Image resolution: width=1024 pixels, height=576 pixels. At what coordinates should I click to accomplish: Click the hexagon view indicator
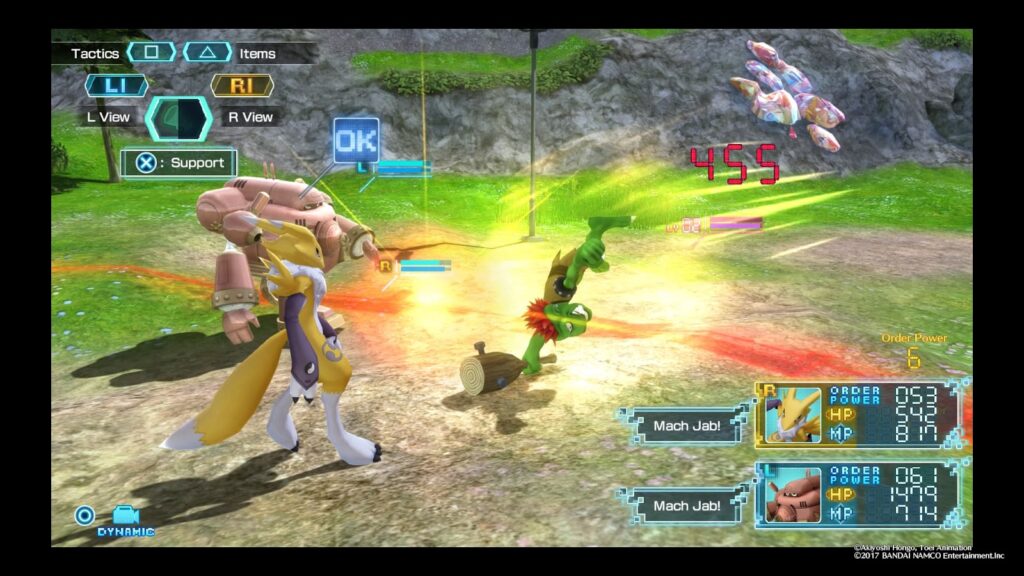point(179,118)
